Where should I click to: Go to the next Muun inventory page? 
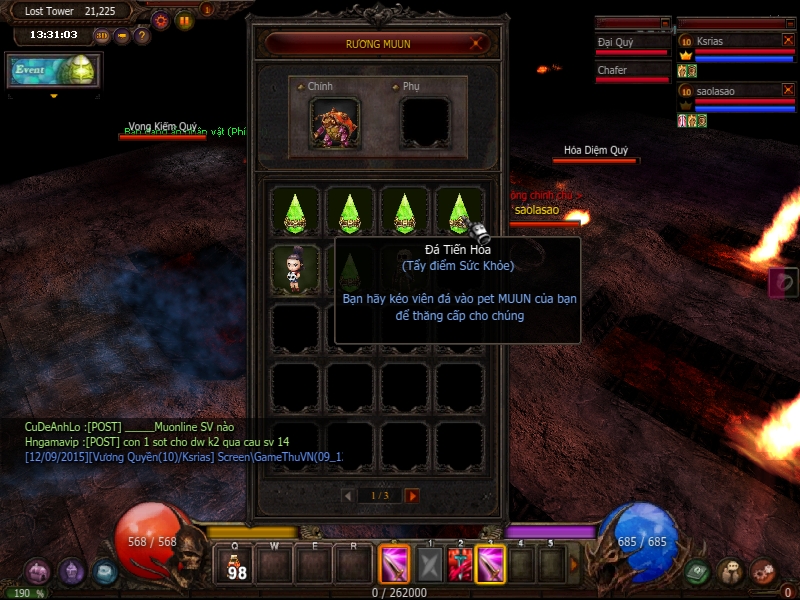click(x=412, y=495)
